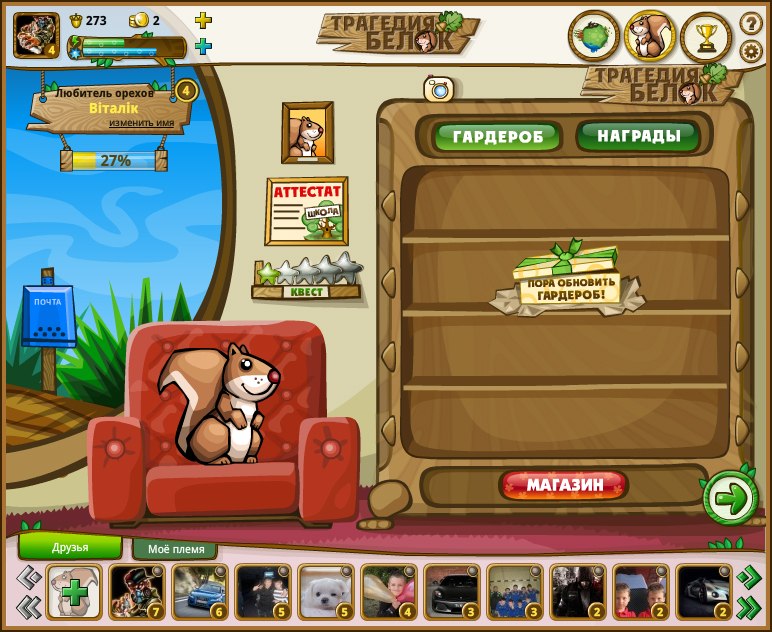Open the gear settings
Viewport: 772px width, 632px height.
point(751,50)
